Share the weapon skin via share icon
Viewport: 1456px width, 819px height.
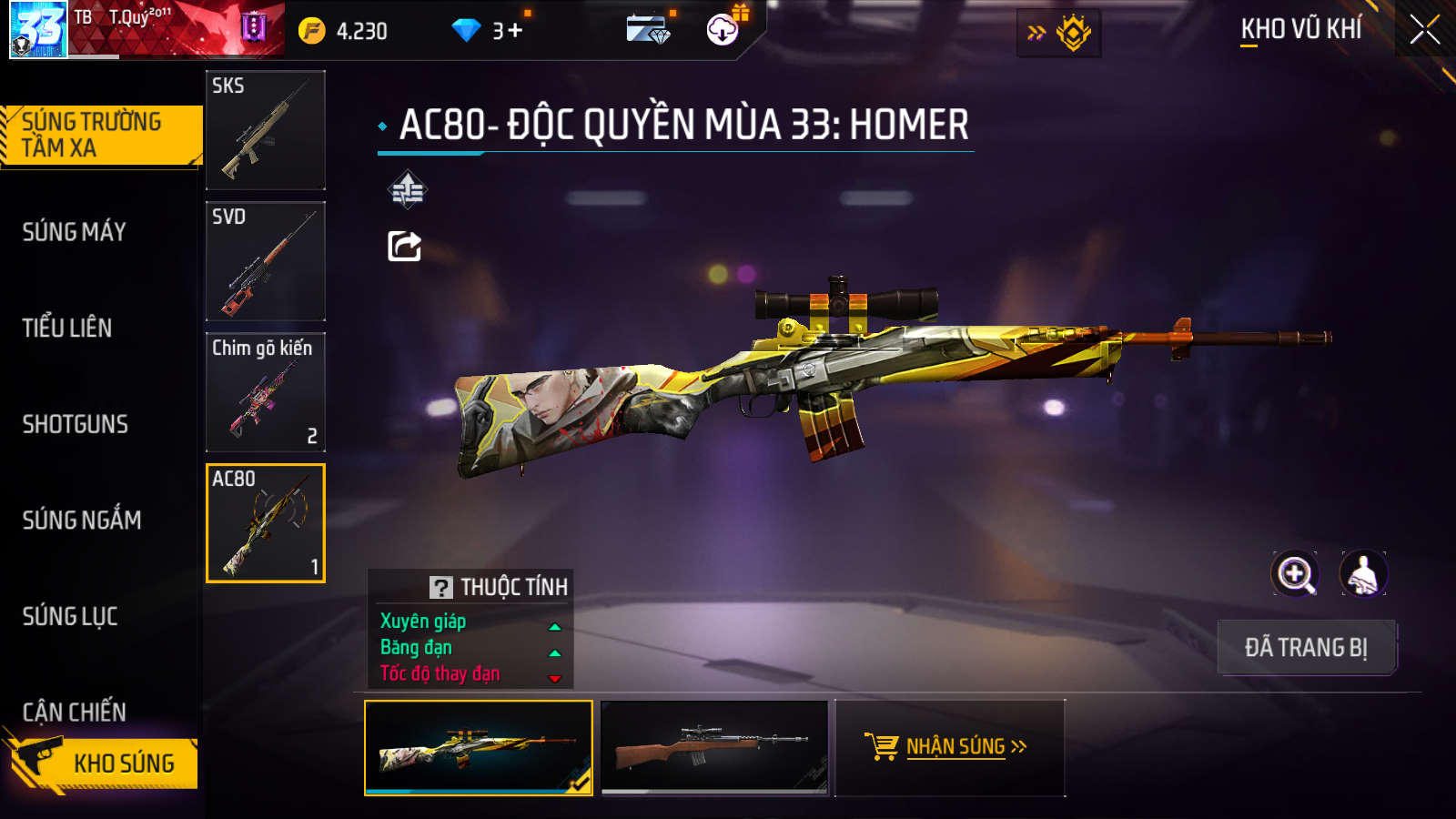tap(405, 246)
